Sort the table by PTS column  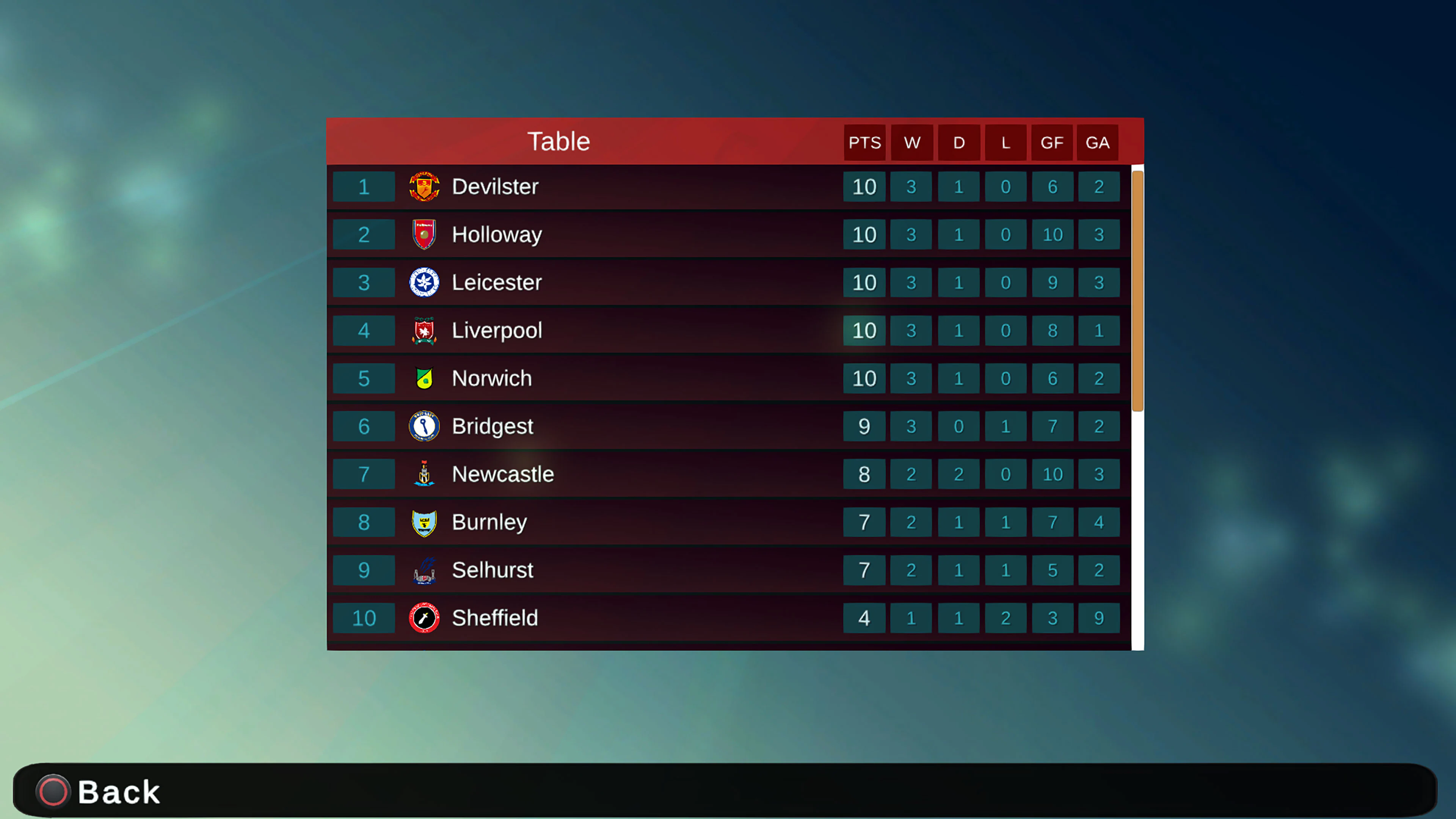pyautogui.click(x=864, y=143)
